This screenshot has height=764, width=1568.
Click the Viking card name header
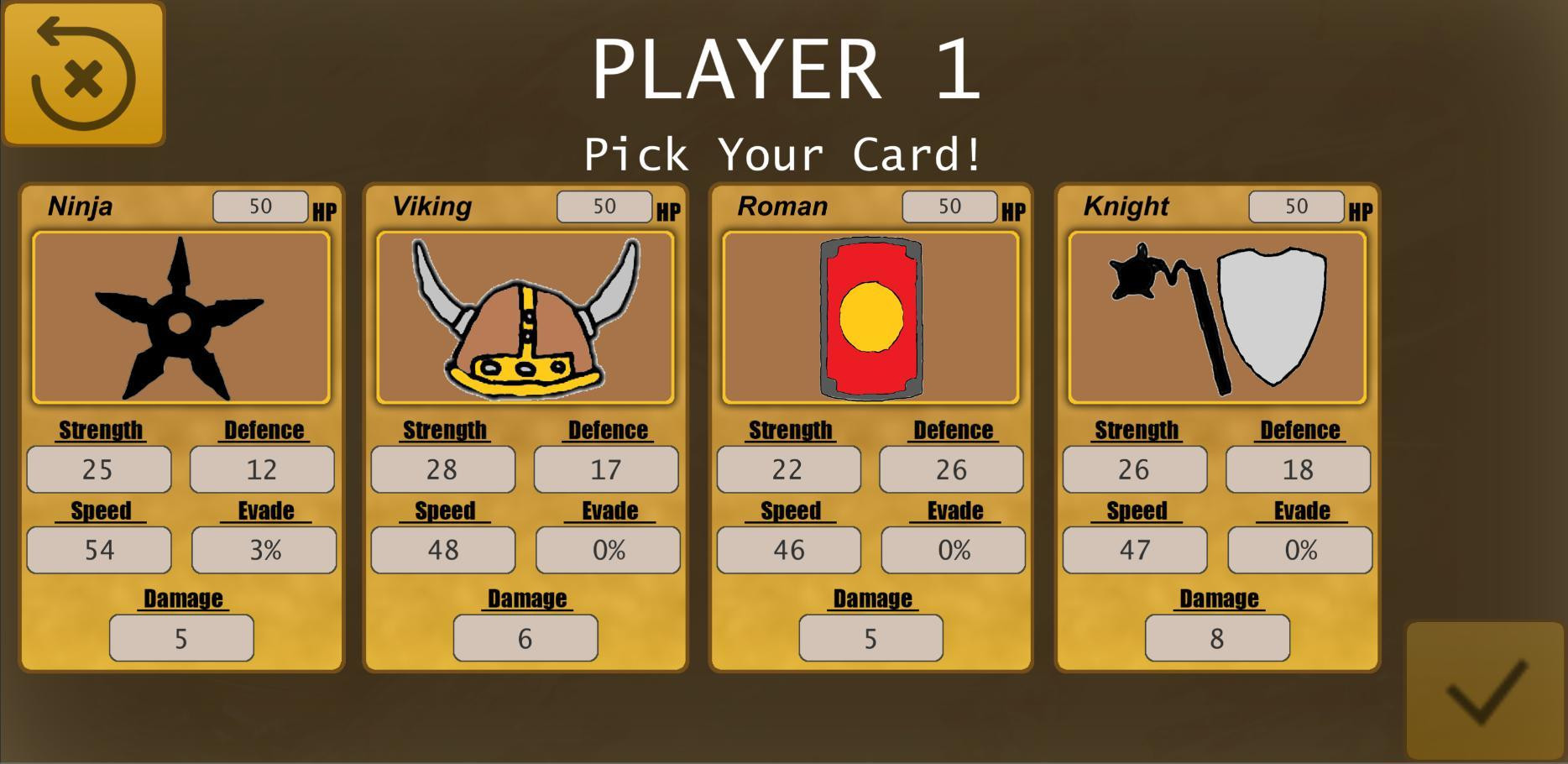click(433, 206)
